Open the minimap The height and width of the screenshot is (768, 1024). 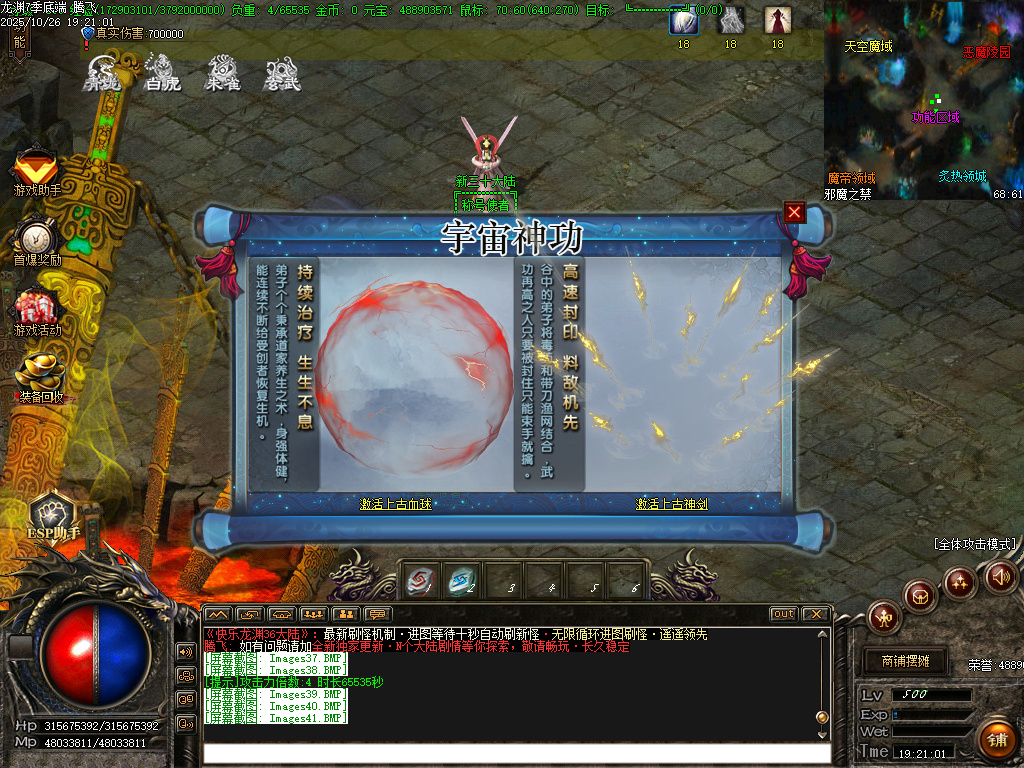pos(923,100)
